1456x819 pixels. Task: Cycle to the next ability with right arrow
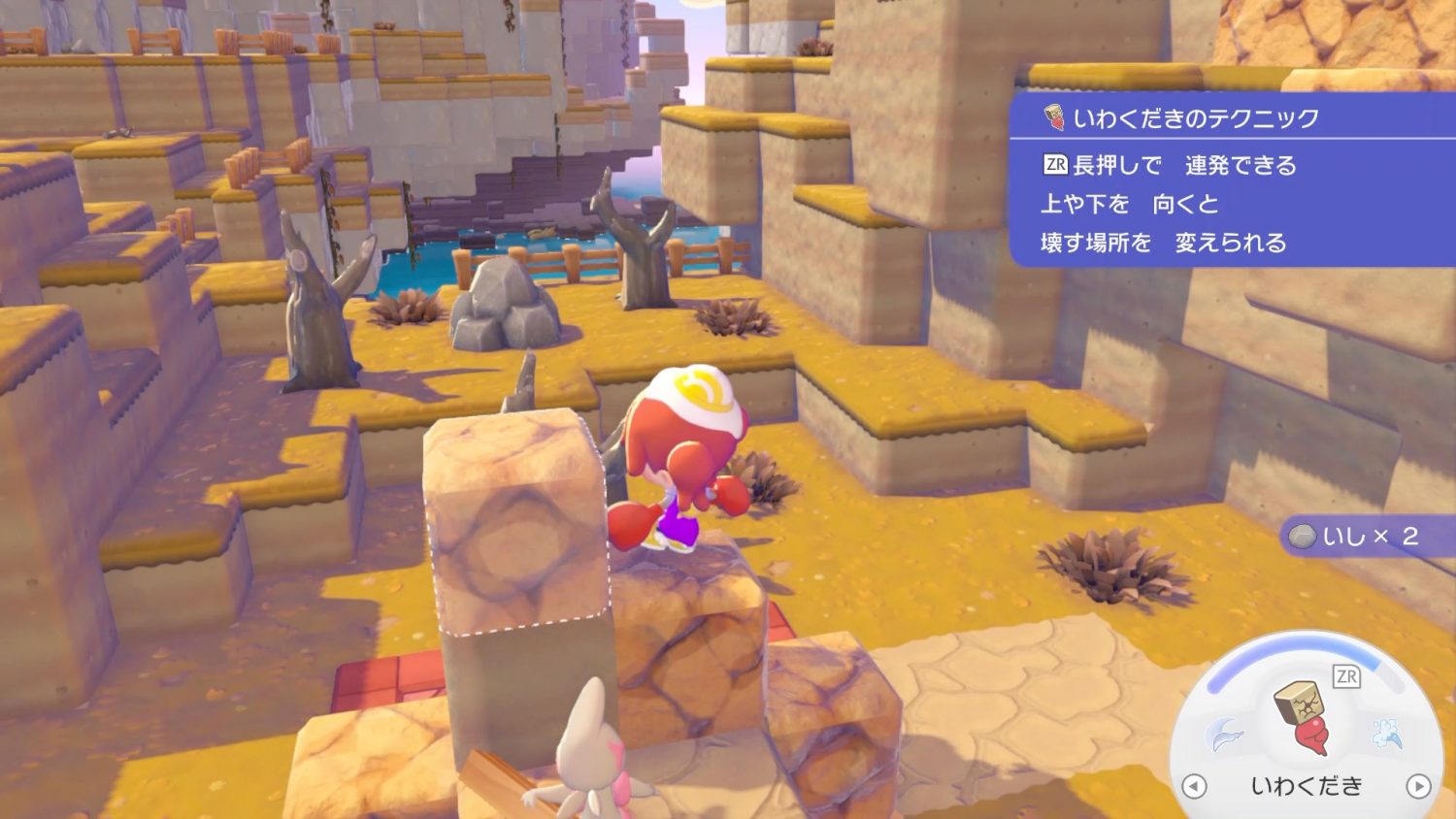coord(1418,786)
